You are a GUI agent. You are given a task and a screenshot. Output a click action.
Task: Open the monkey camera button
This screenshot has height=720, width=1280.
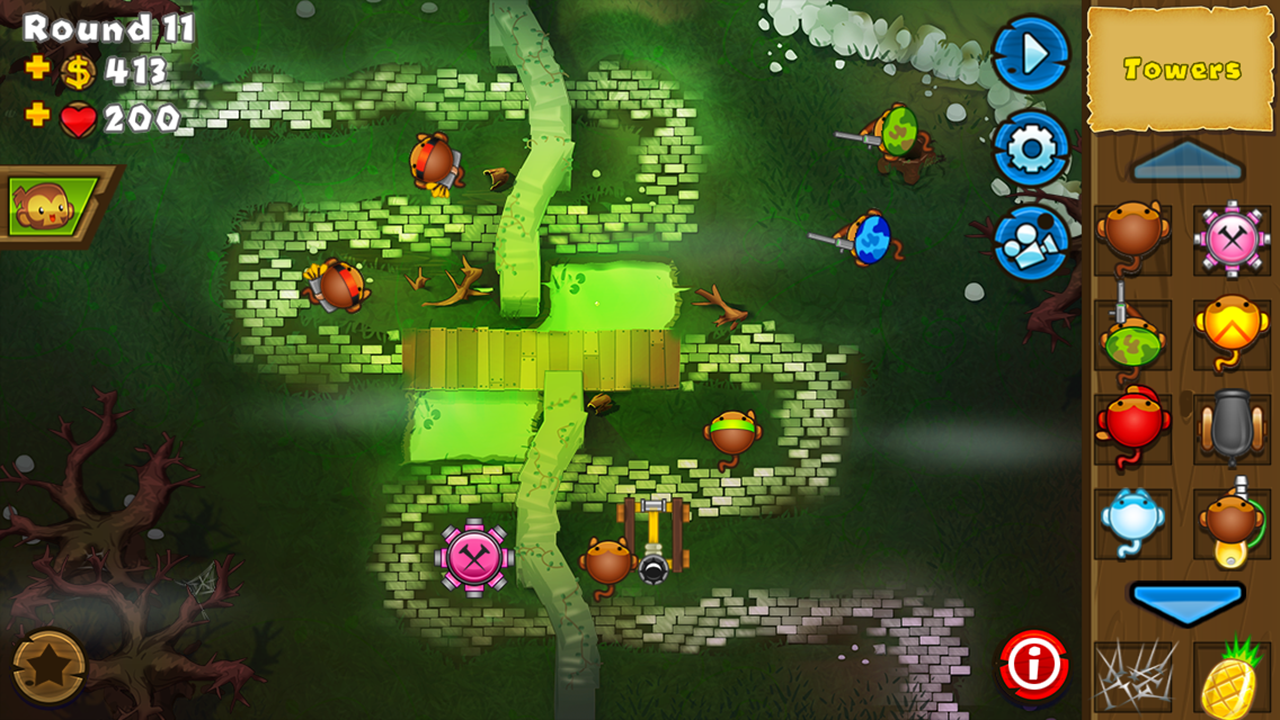pyautogui.click(x=1032, y=240)
